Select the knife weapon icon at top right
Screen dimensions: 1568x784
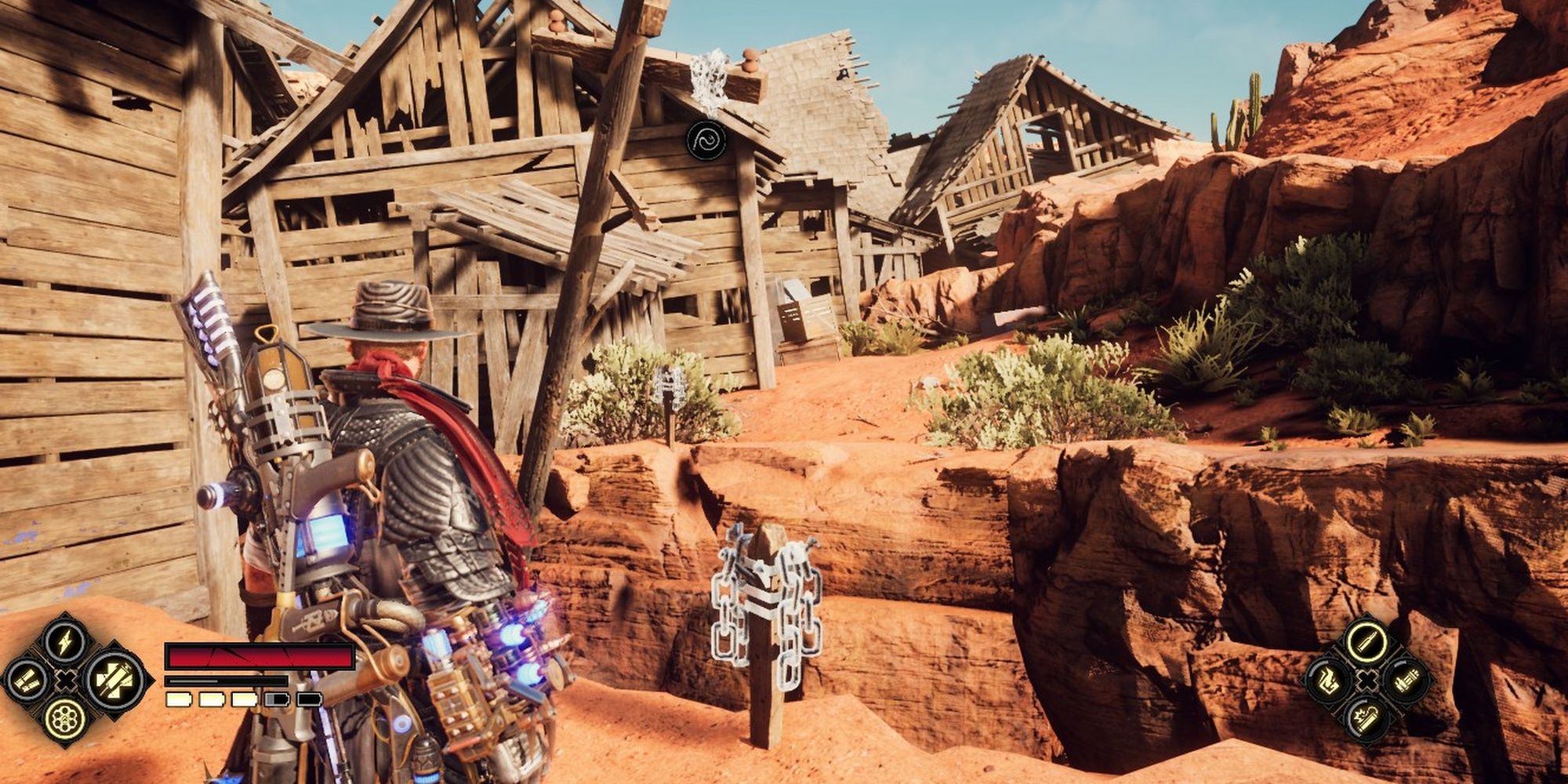[1367, 643]
